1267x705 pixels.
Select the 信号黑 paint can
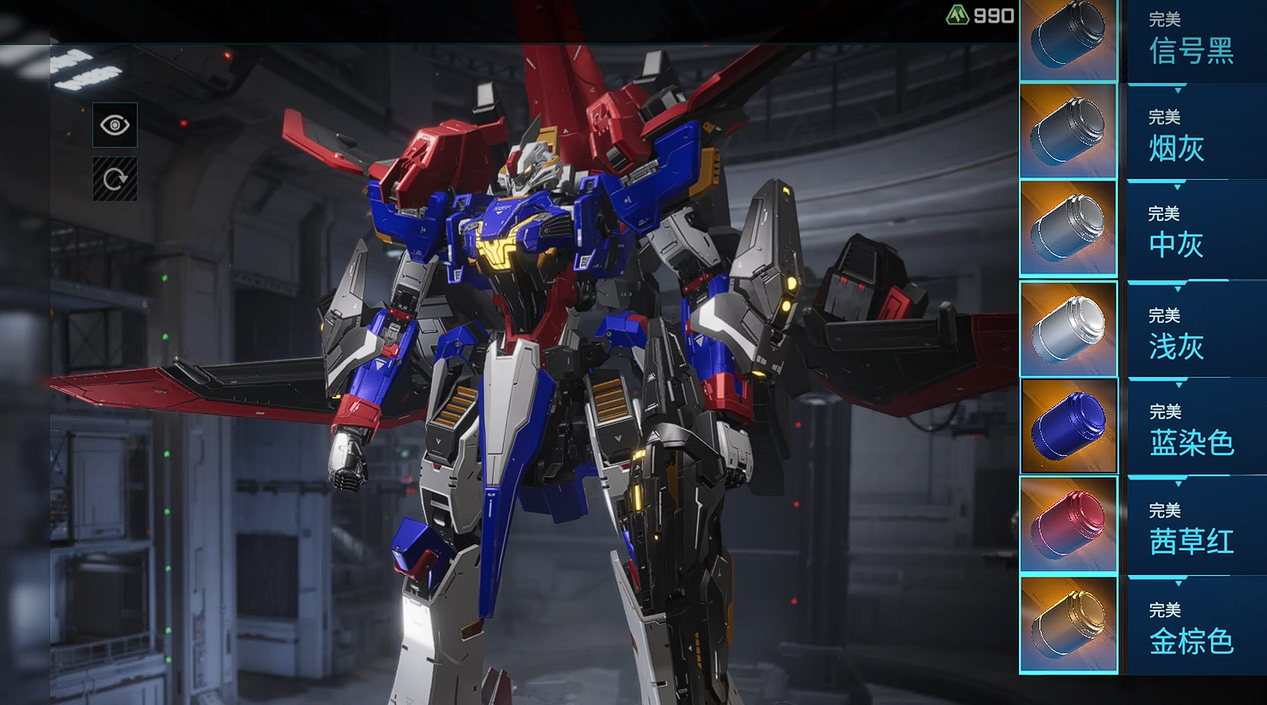[1068, 40]
